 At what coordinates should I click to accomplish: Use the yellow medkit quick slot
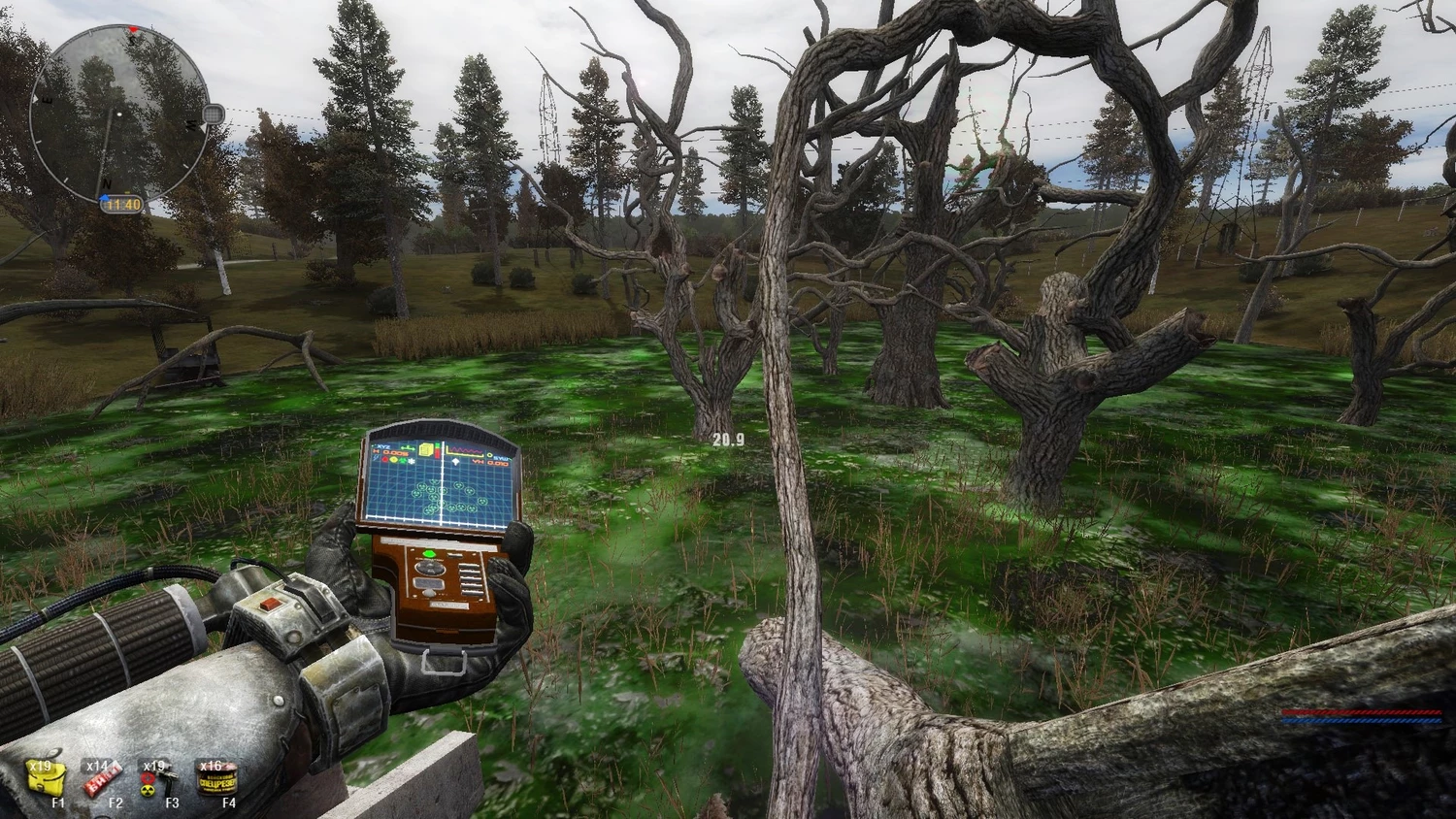point(46,776)
